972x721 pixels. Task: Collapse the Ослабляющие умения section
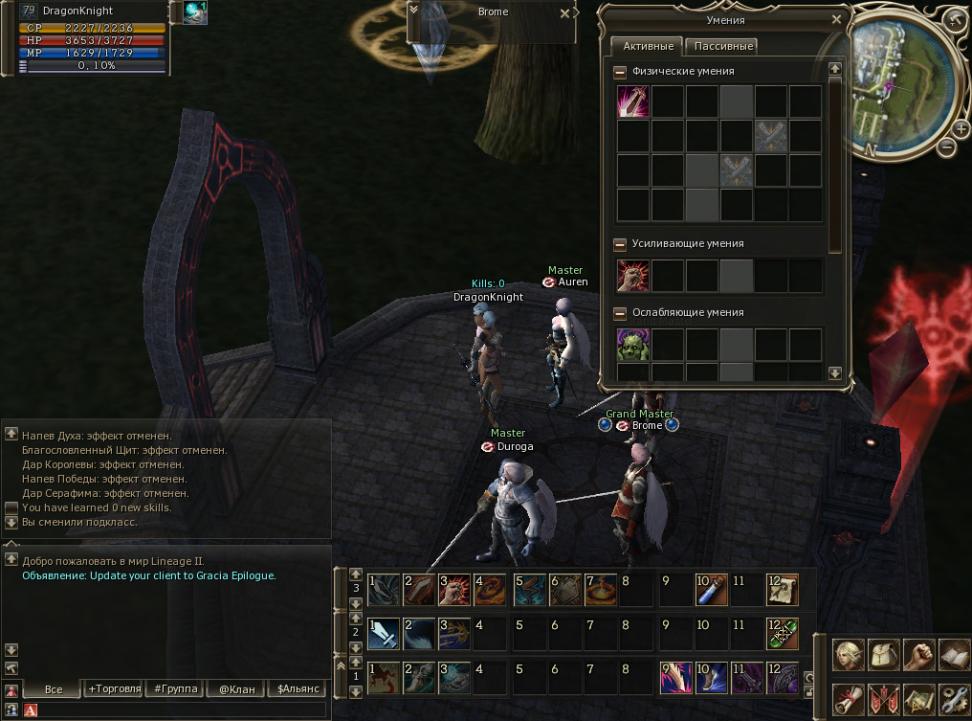click(620, 313)
